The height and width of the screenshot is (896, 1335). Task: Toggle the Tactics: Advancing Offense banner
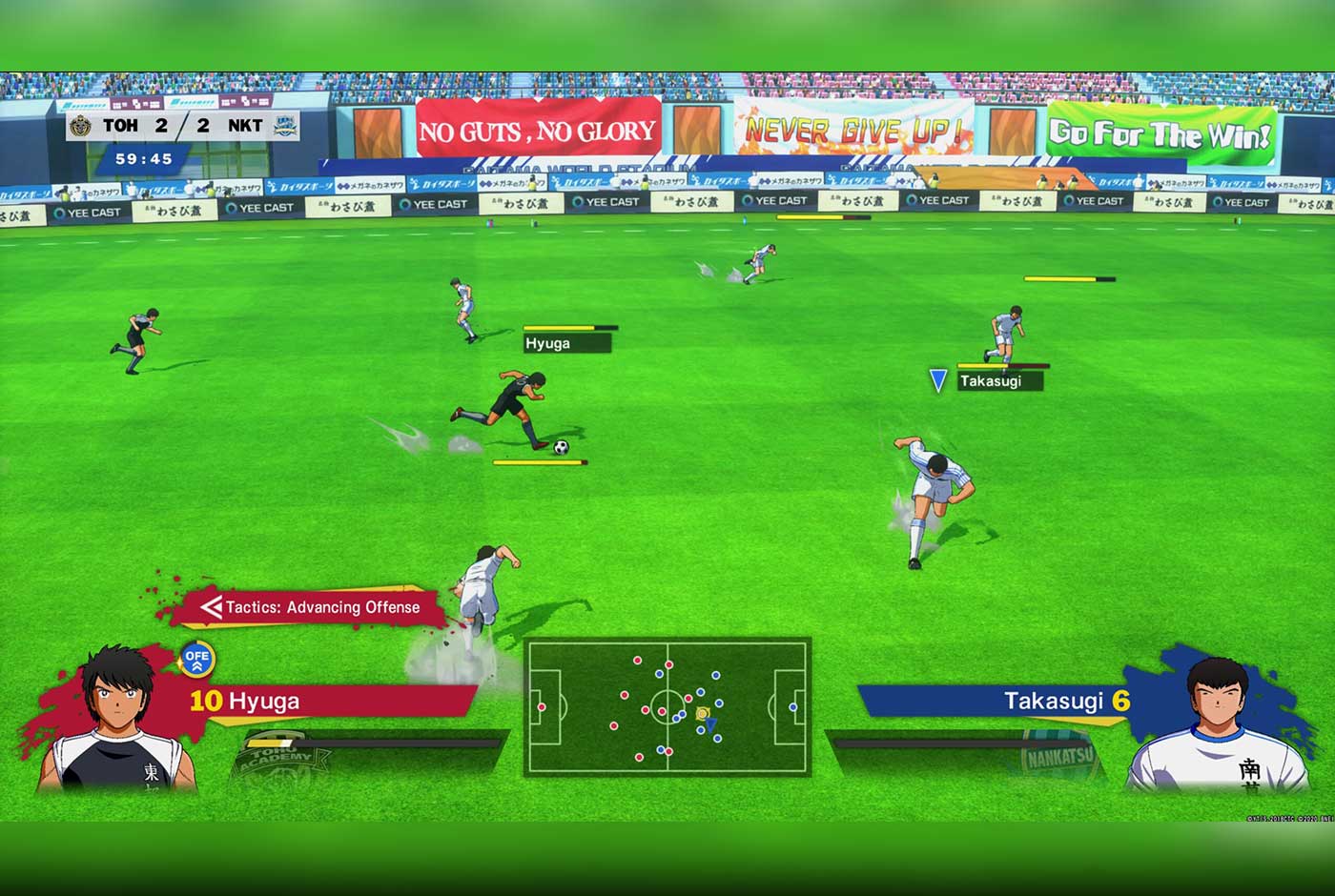coord(315,607)
